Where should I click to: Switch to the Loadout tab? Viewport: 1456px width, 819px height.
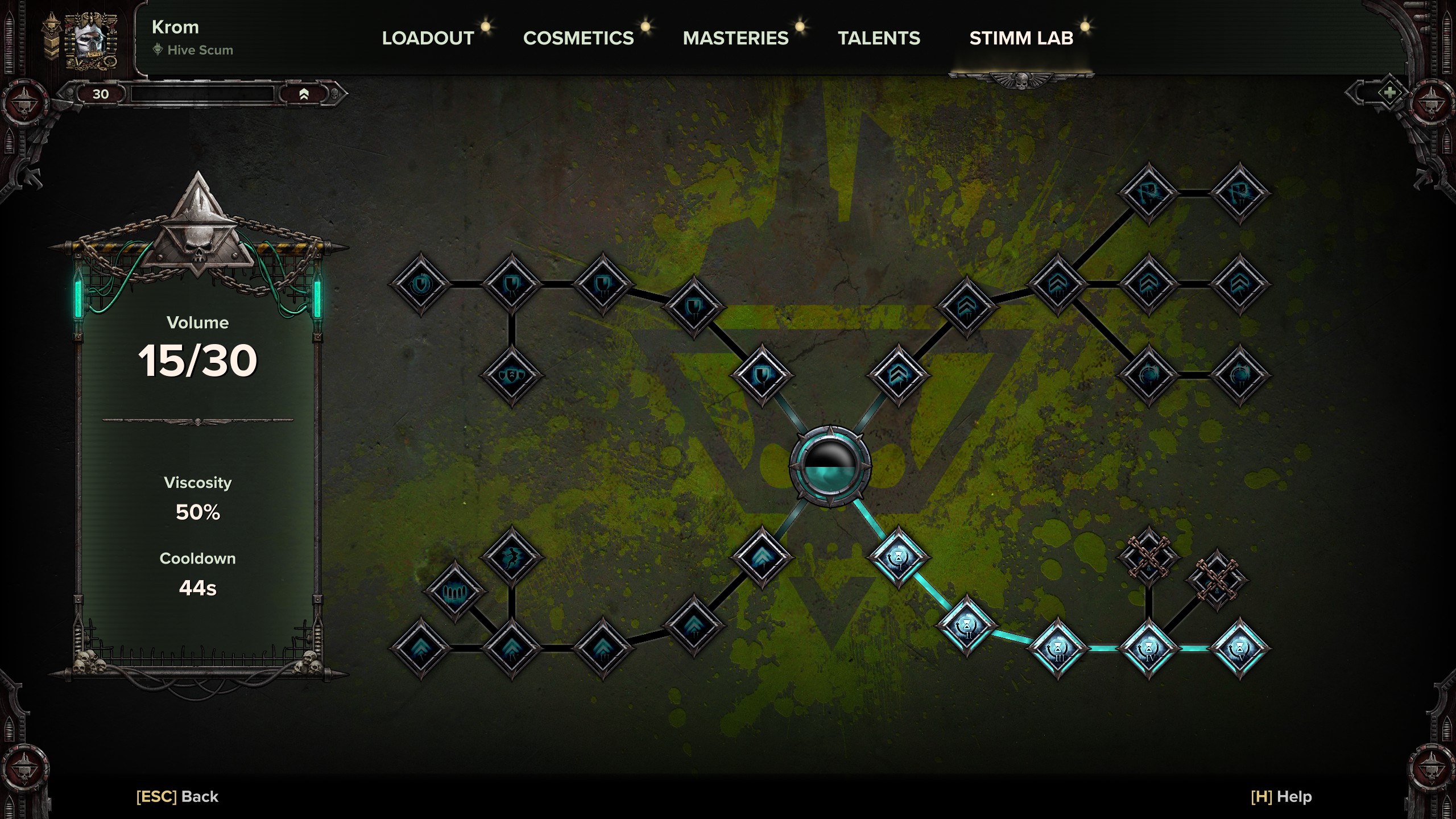pos(428,38)
